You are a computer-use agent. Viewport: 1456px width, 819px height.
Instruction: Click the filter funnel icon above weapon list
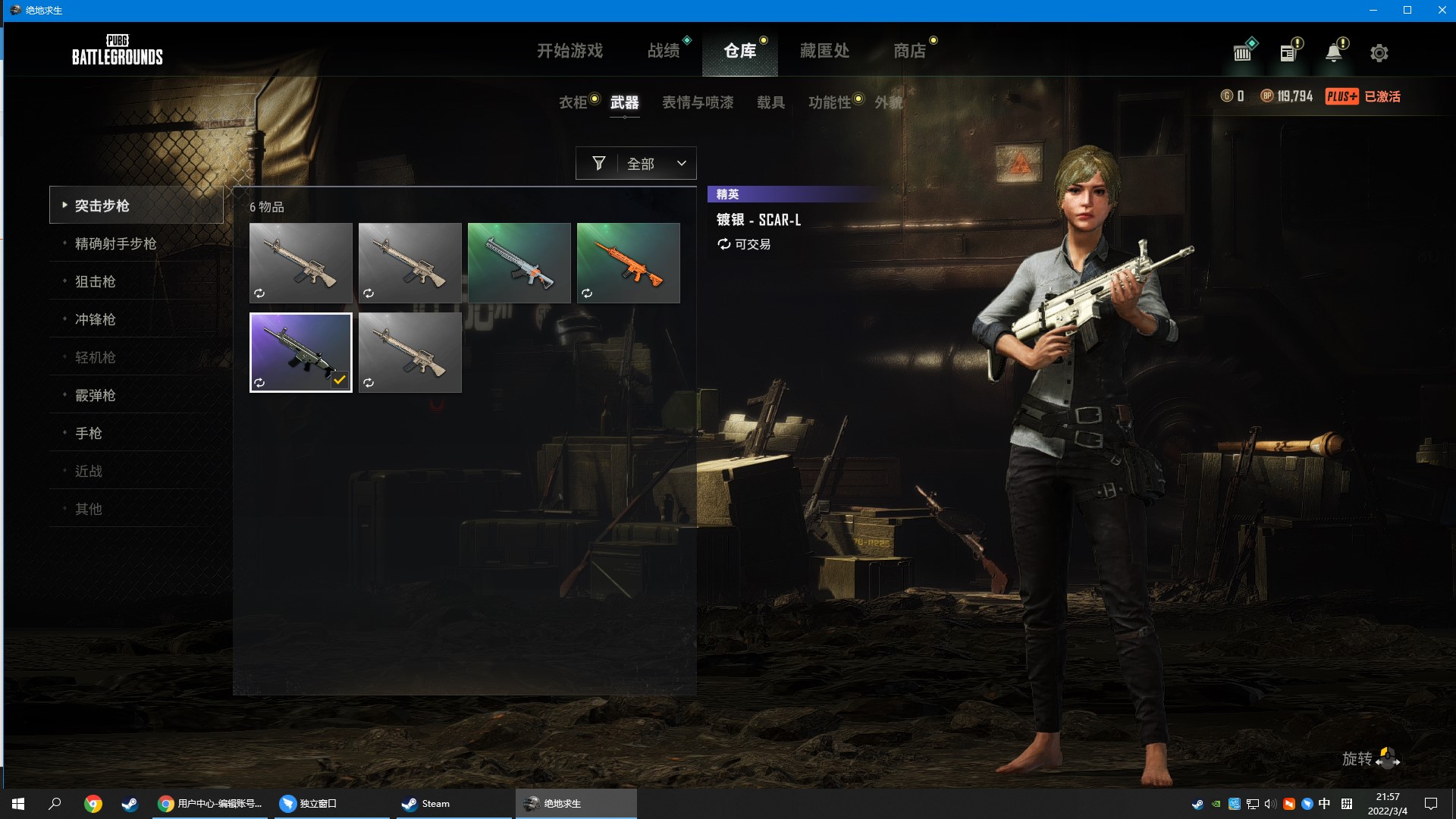[598, 163]
